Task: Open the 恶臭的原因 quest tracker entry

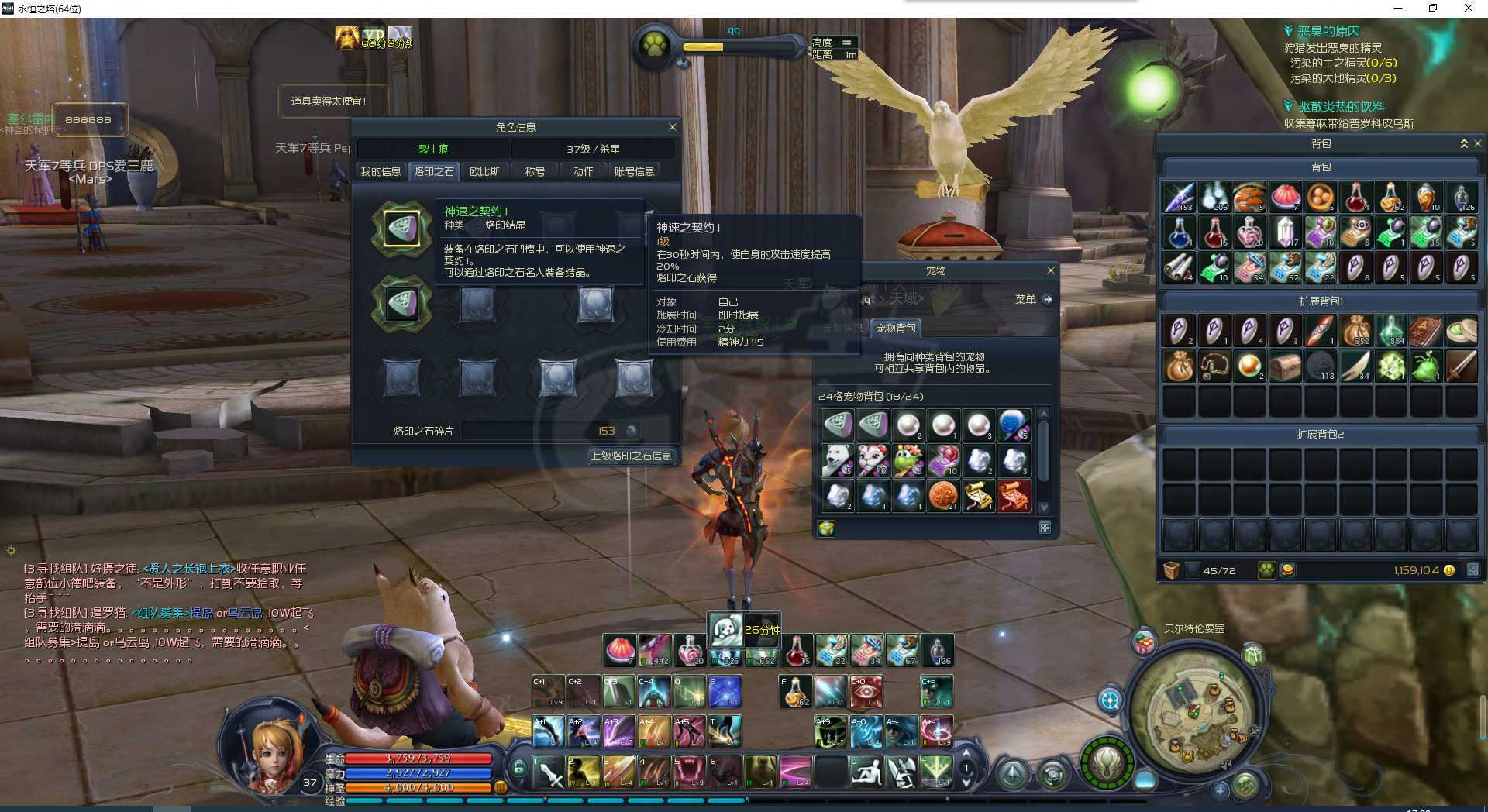Action: pos(1328,31)
